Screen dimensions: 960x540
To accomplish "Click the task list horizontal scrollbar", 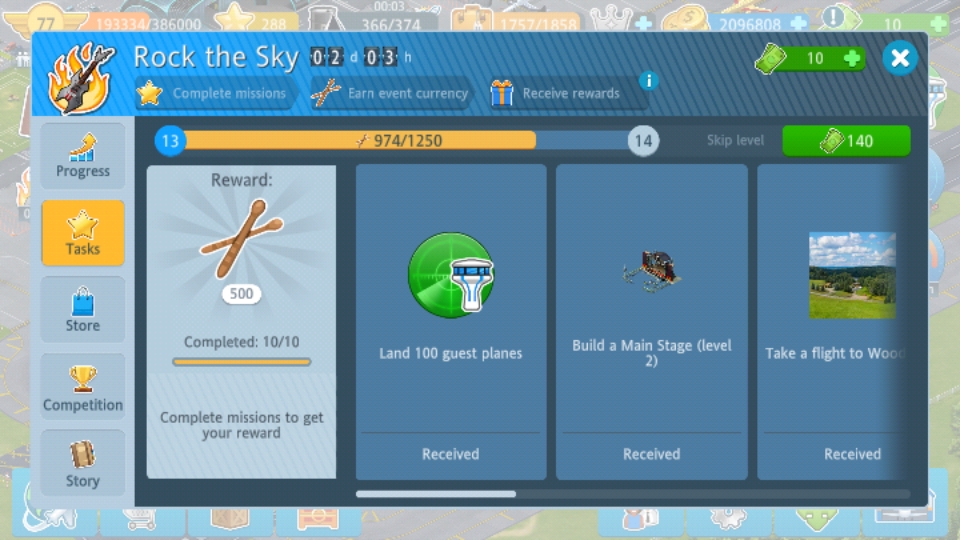I will (x=632, y=494).
